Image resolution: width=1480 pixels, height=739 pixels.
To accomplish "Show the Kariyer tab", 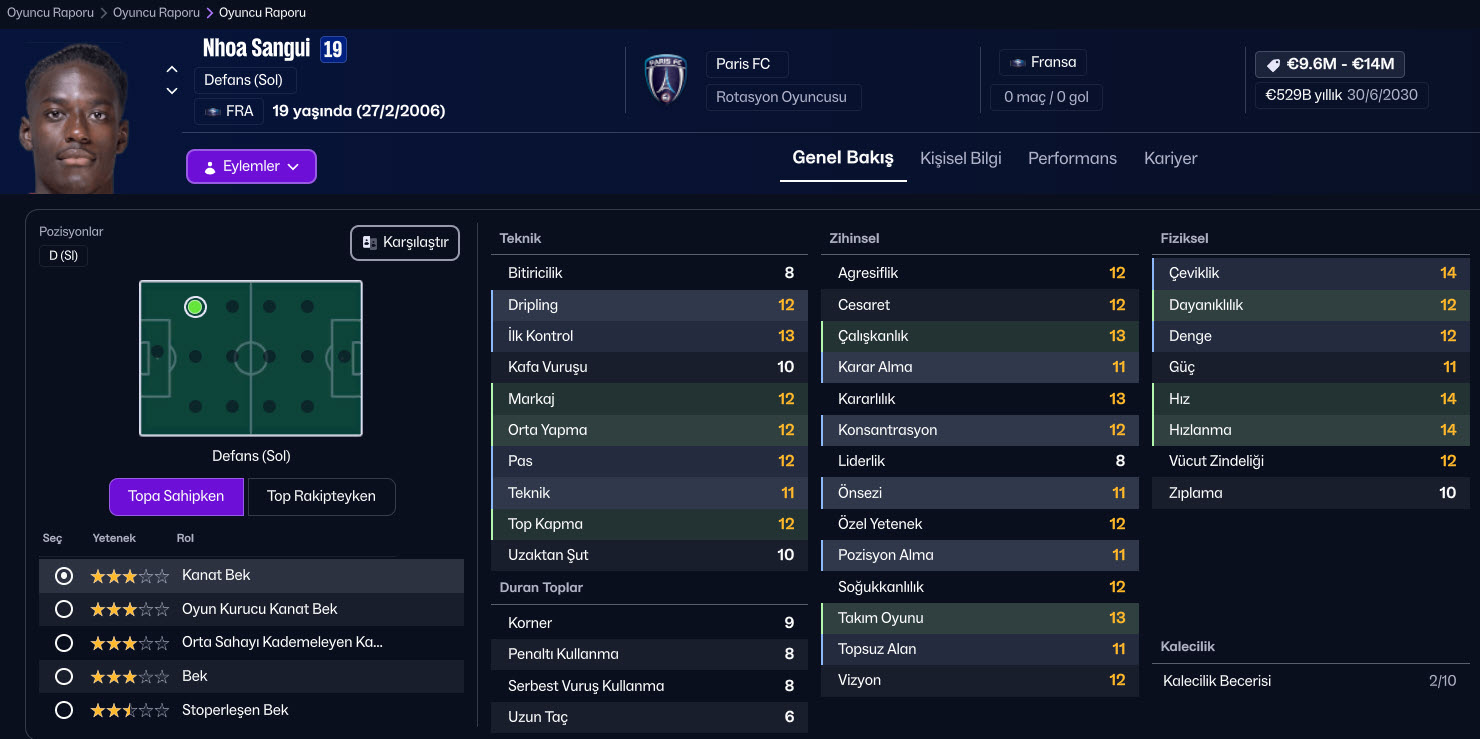I will 1170,158.
